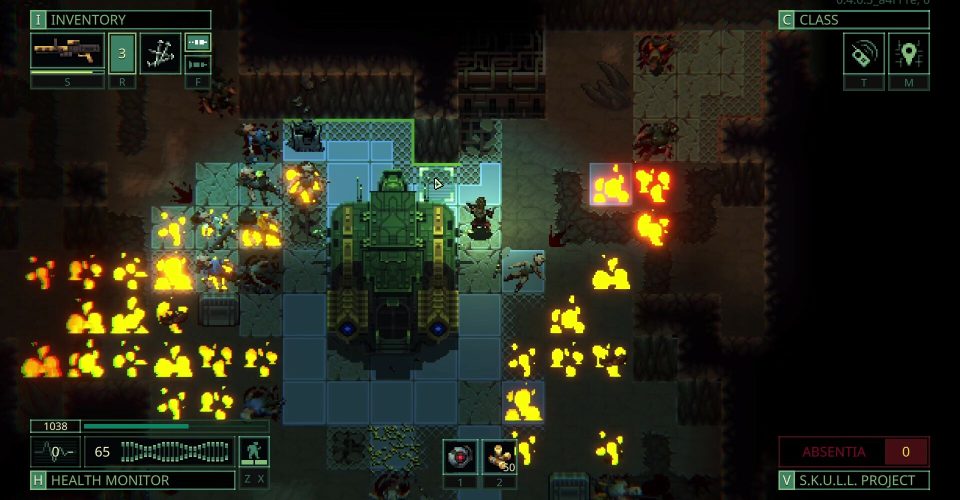Open the map marker icon
The image size is (960, 500).
pyautogui.click(x=908, y=53)
